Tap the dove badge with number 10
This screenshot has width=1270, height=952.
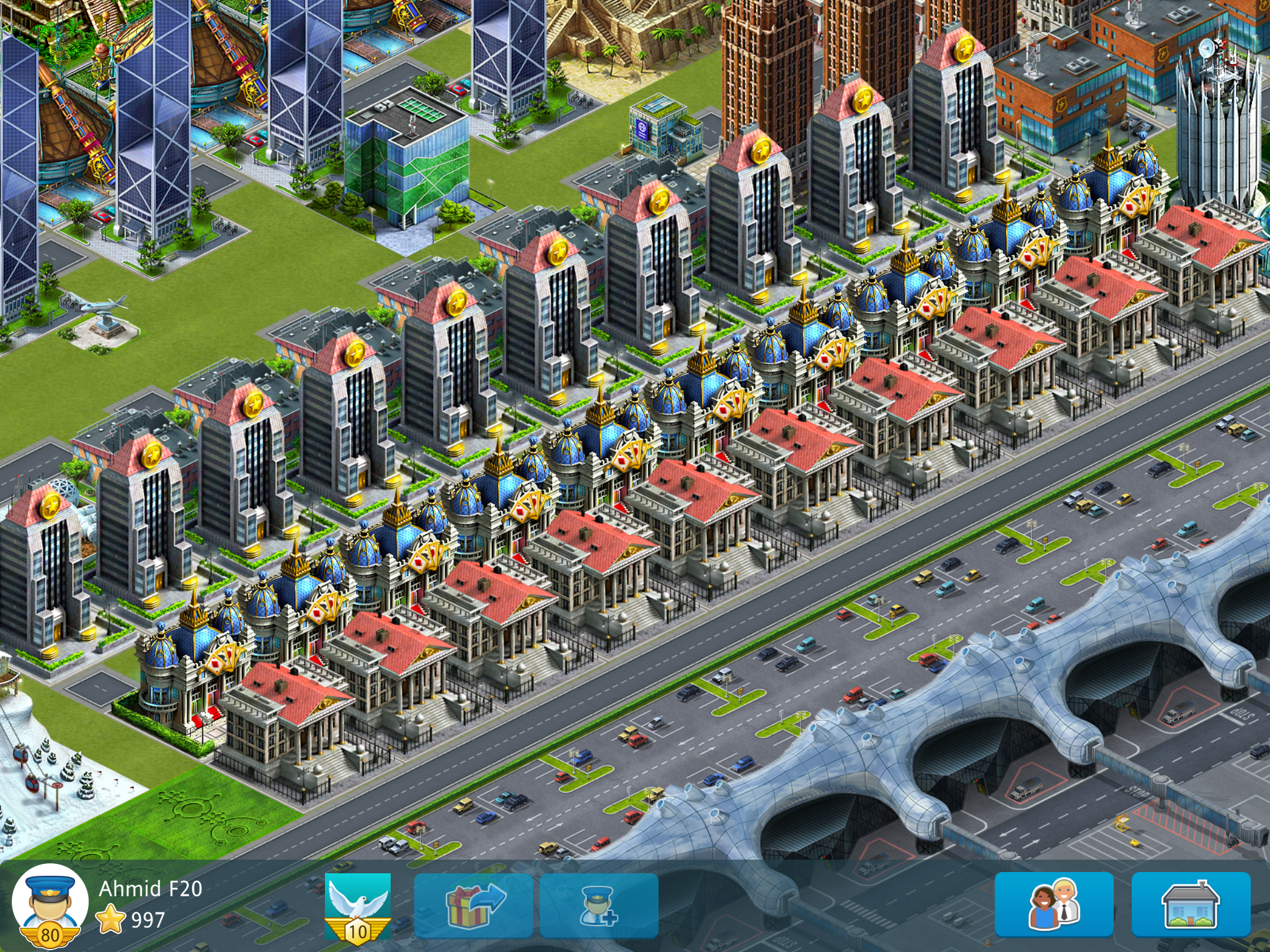pos(358,906)
